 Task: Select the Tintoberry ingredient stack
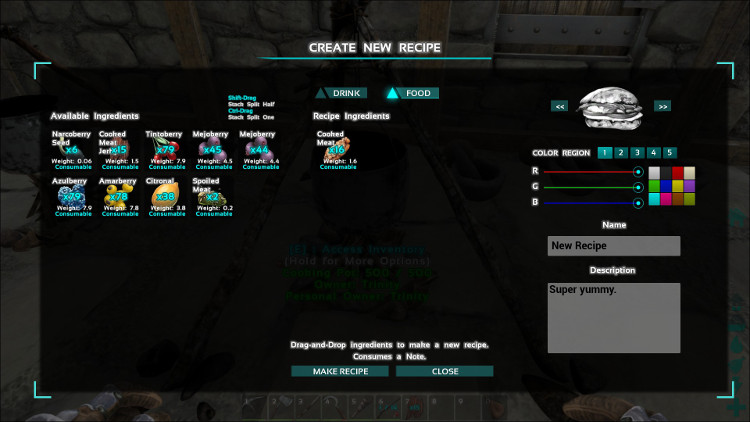pos(163,149)
